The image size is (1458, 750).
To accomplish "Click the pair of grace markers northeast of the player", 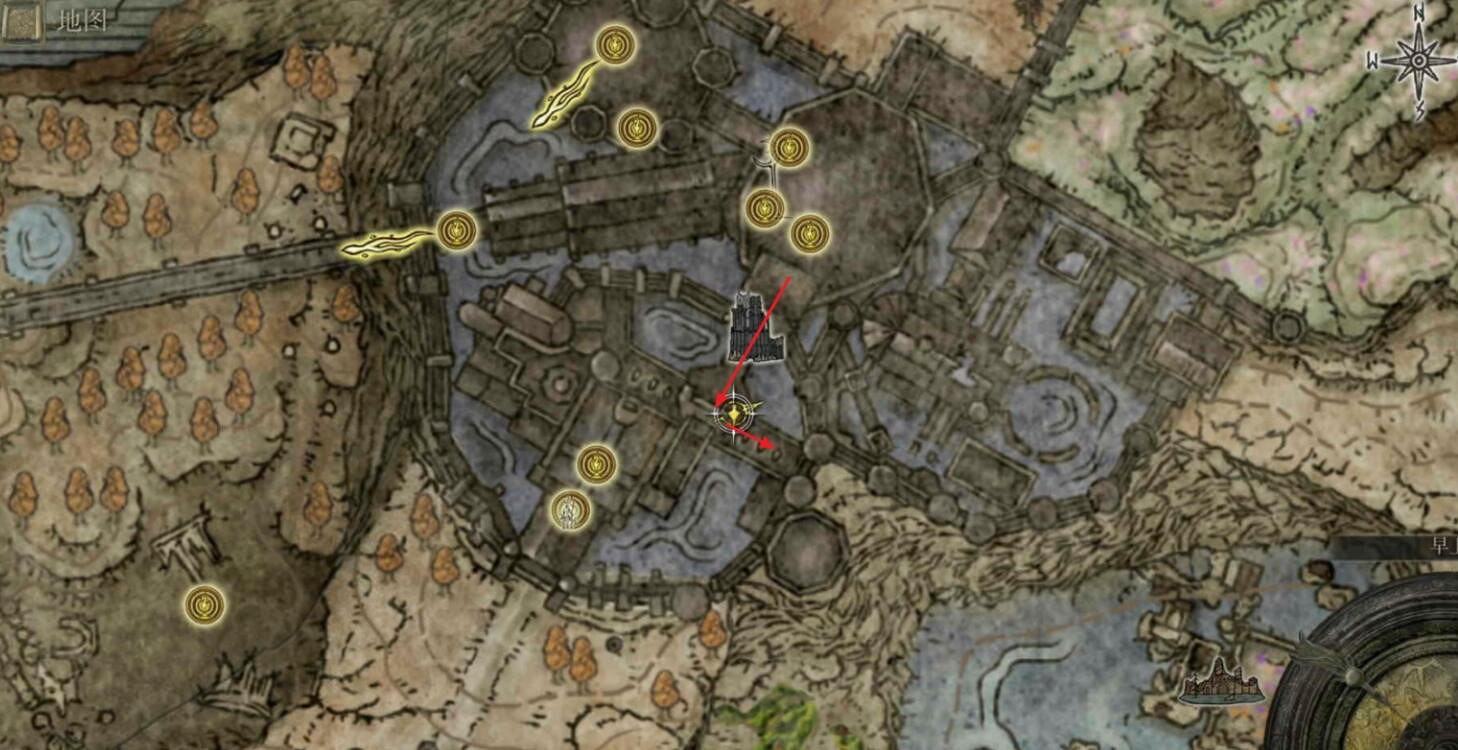I will click(785, 220).
